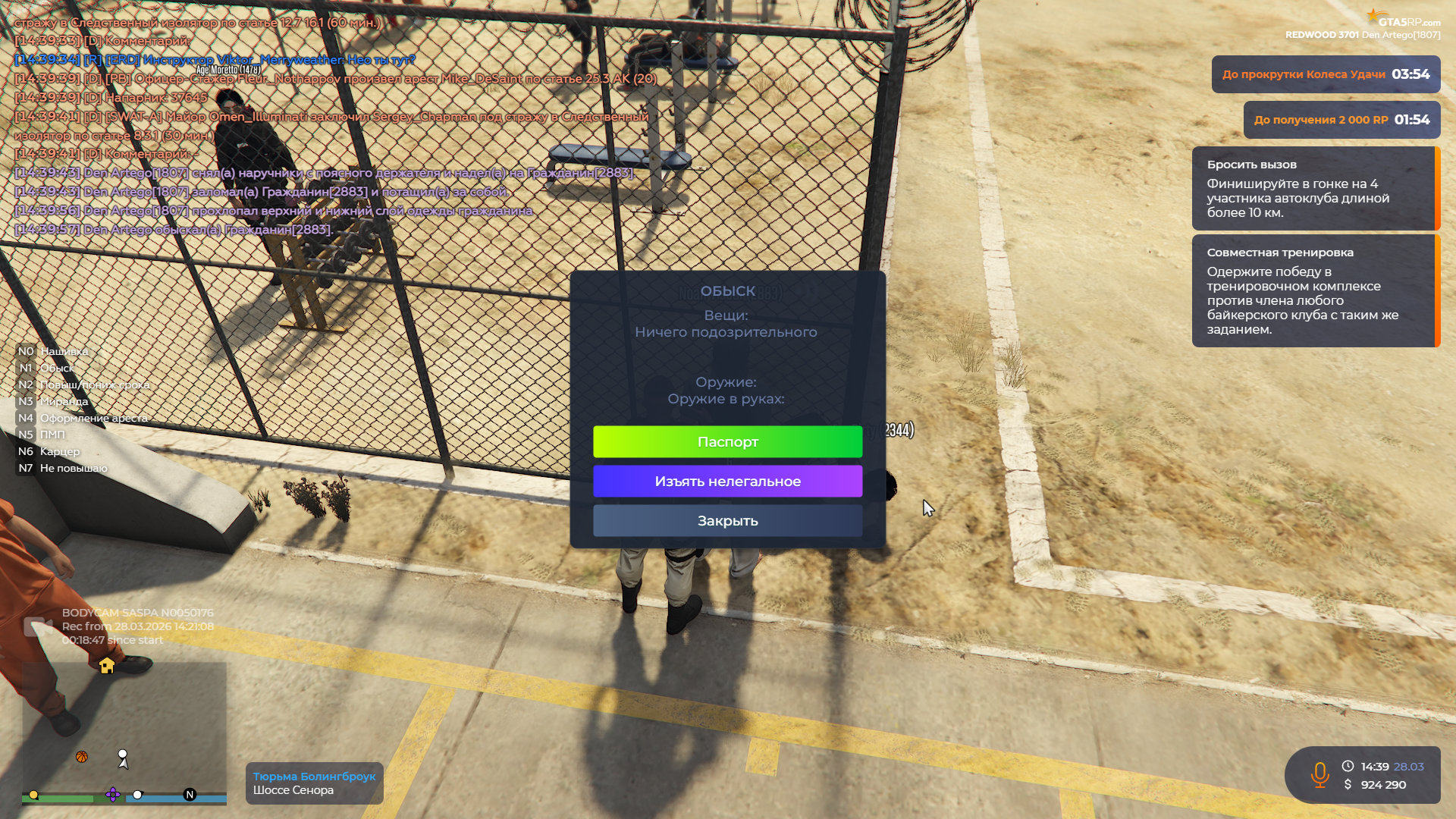
Task: Open the Бросить вызов quest card
Action: click(x=1315, y=189)
